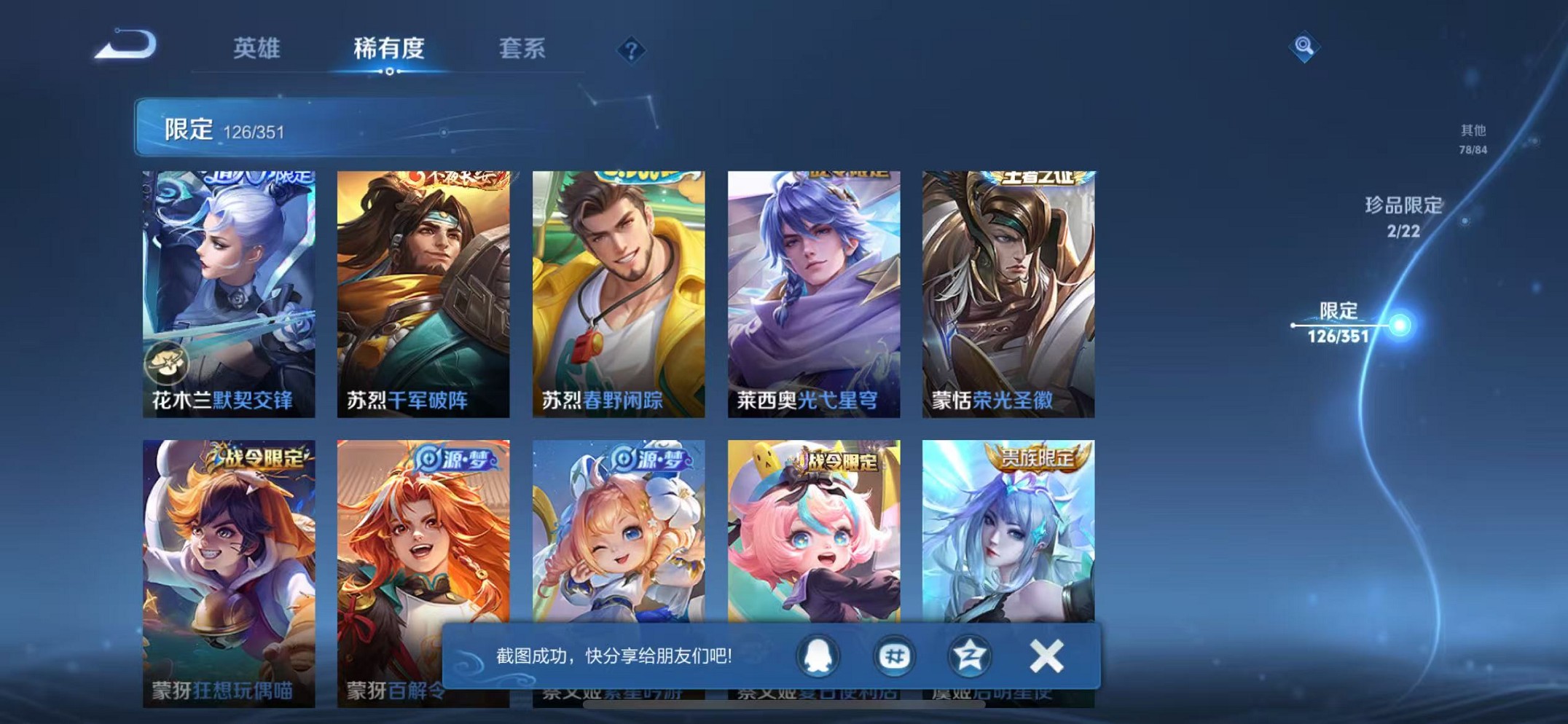The image size is (1568, 724).
Task: Open the help question mark icon
Action: click(631, 50)
